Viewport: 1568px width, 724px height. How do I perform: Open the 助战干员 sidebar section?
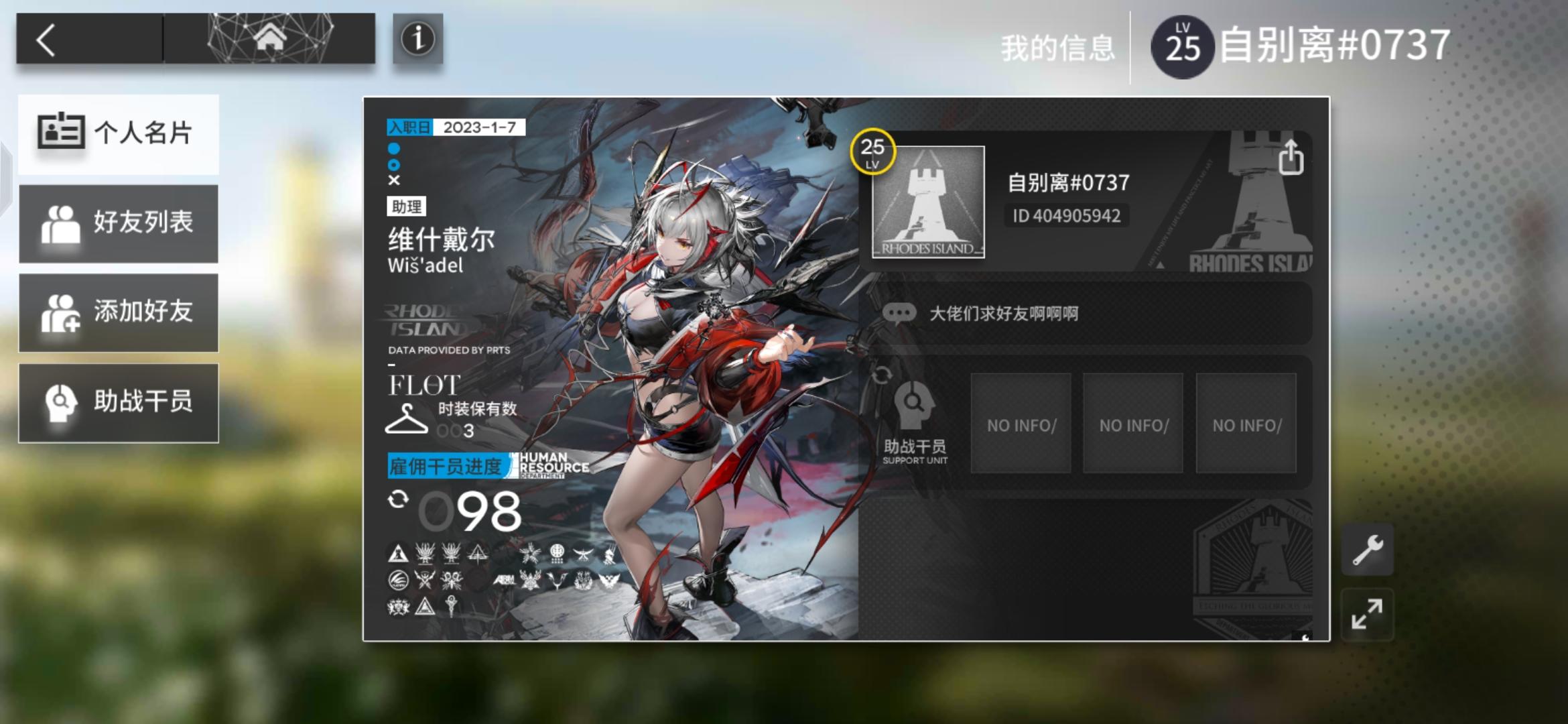119,403
